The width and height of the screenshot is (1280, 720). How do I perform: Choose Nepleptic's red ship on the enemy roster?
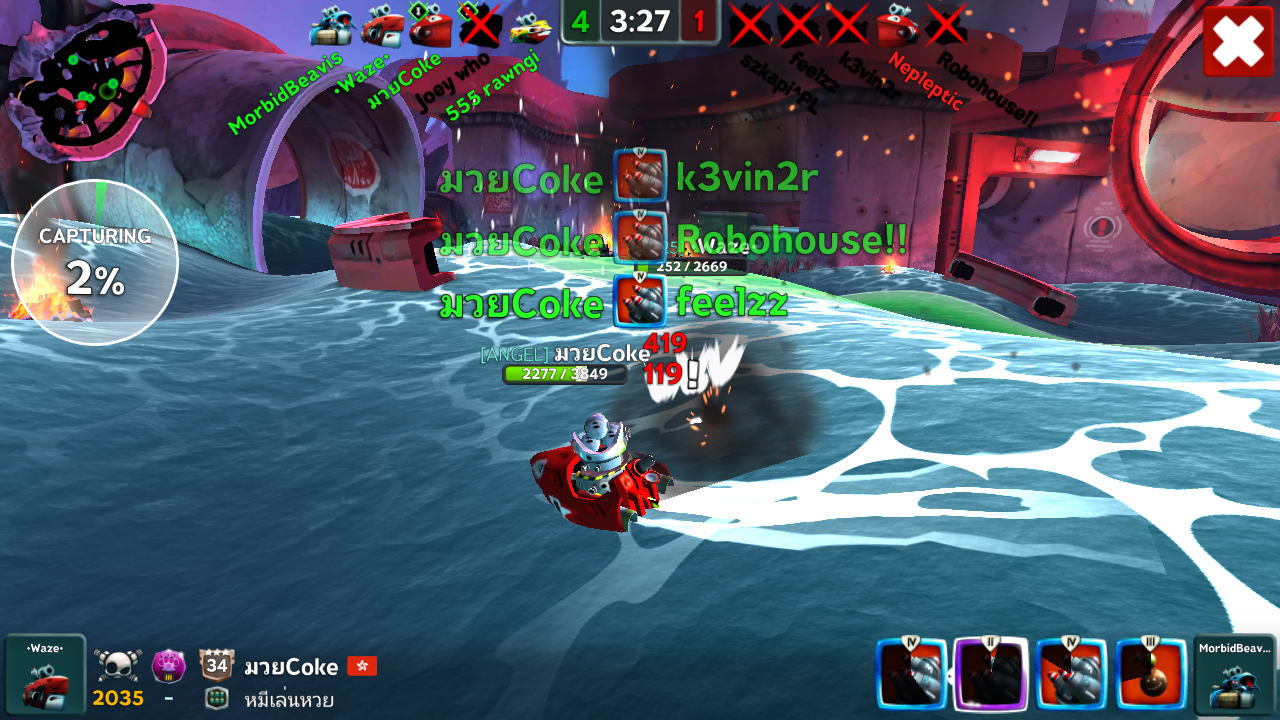tap(897, 26)
